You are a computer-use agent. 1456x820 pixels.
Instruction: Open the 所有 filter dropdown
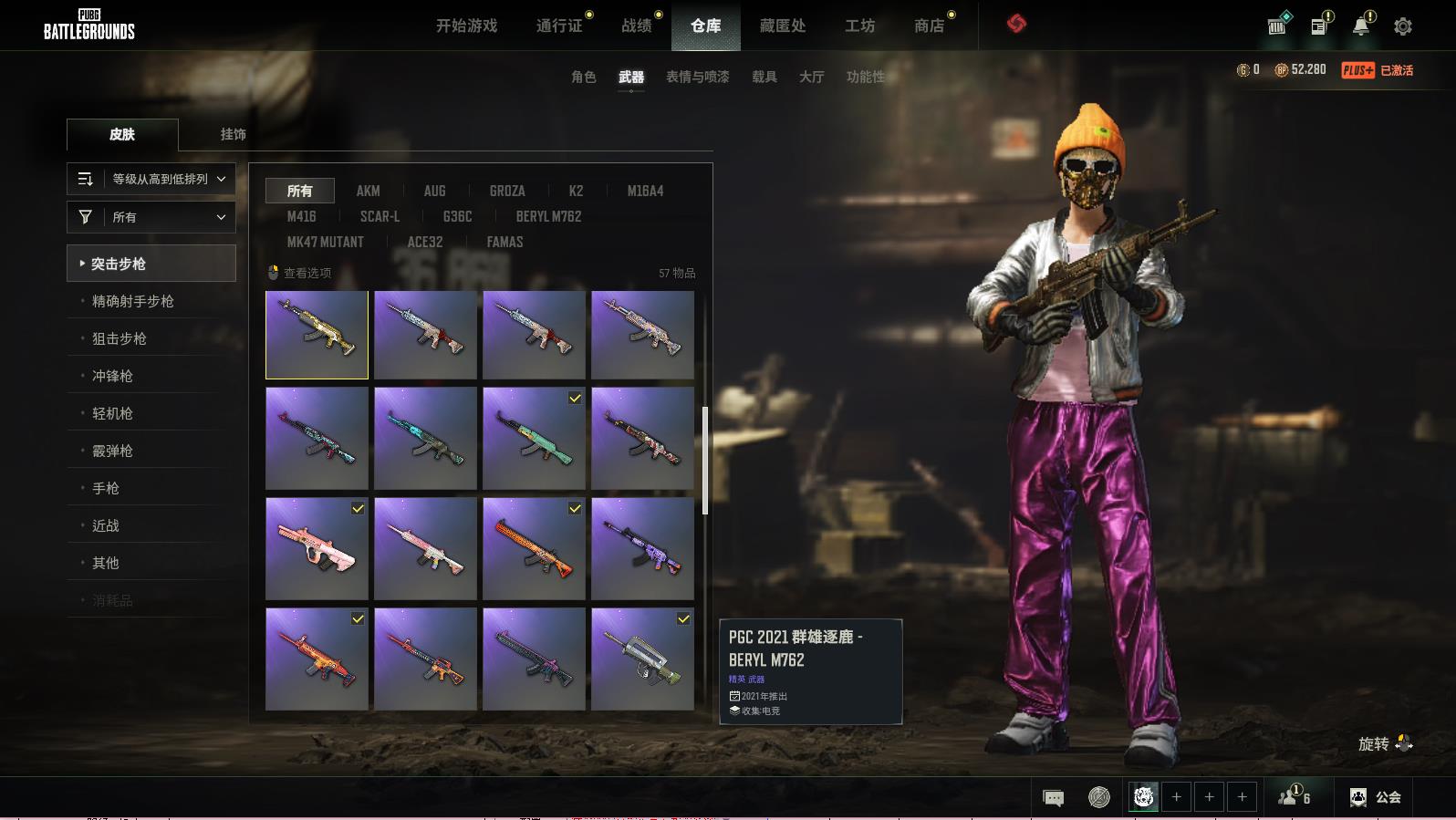[x=151, y=217]
